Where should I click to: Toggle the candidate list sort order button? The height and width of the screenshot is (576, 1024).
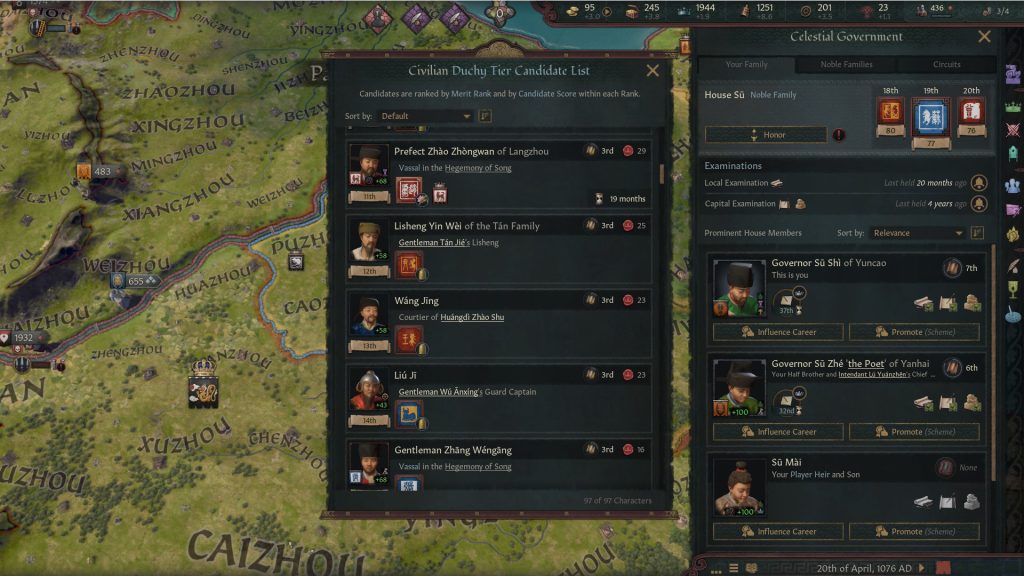486,116
